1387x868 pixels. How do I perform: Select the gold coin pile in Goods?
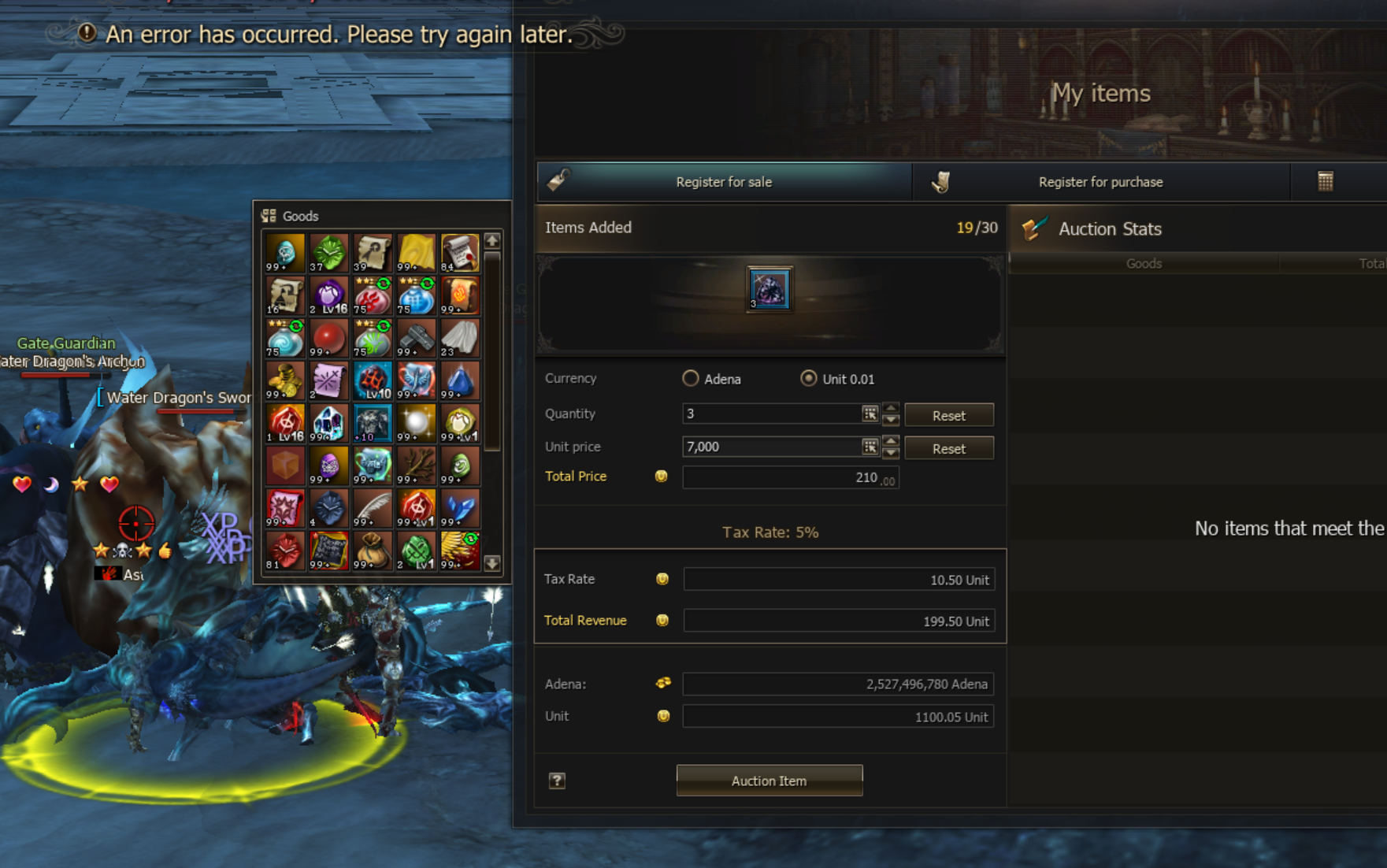pos(284,380)
